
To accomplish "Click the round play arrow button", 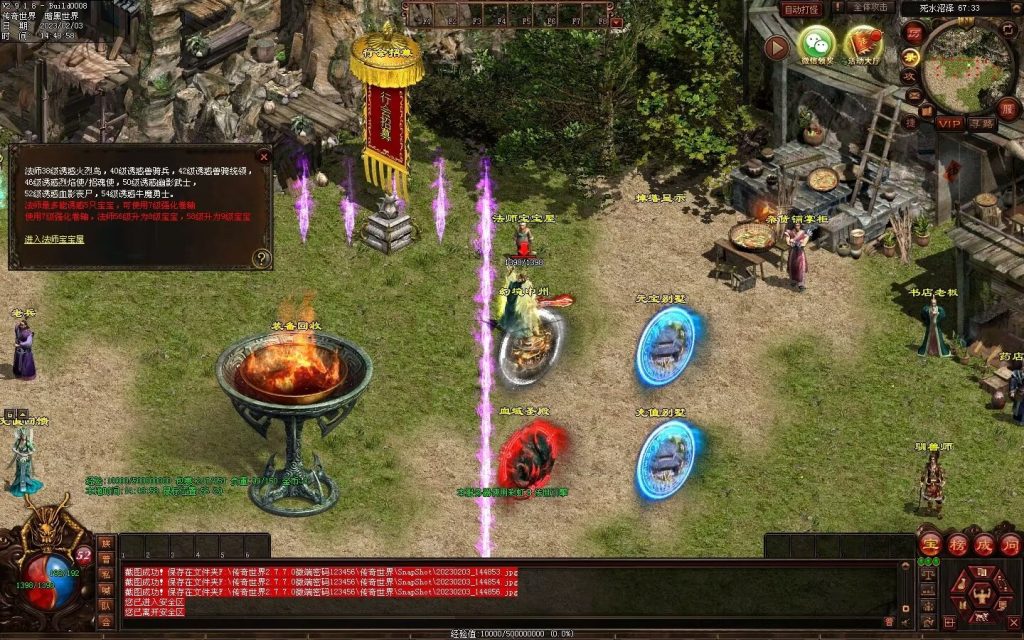I will click(776, 48).
